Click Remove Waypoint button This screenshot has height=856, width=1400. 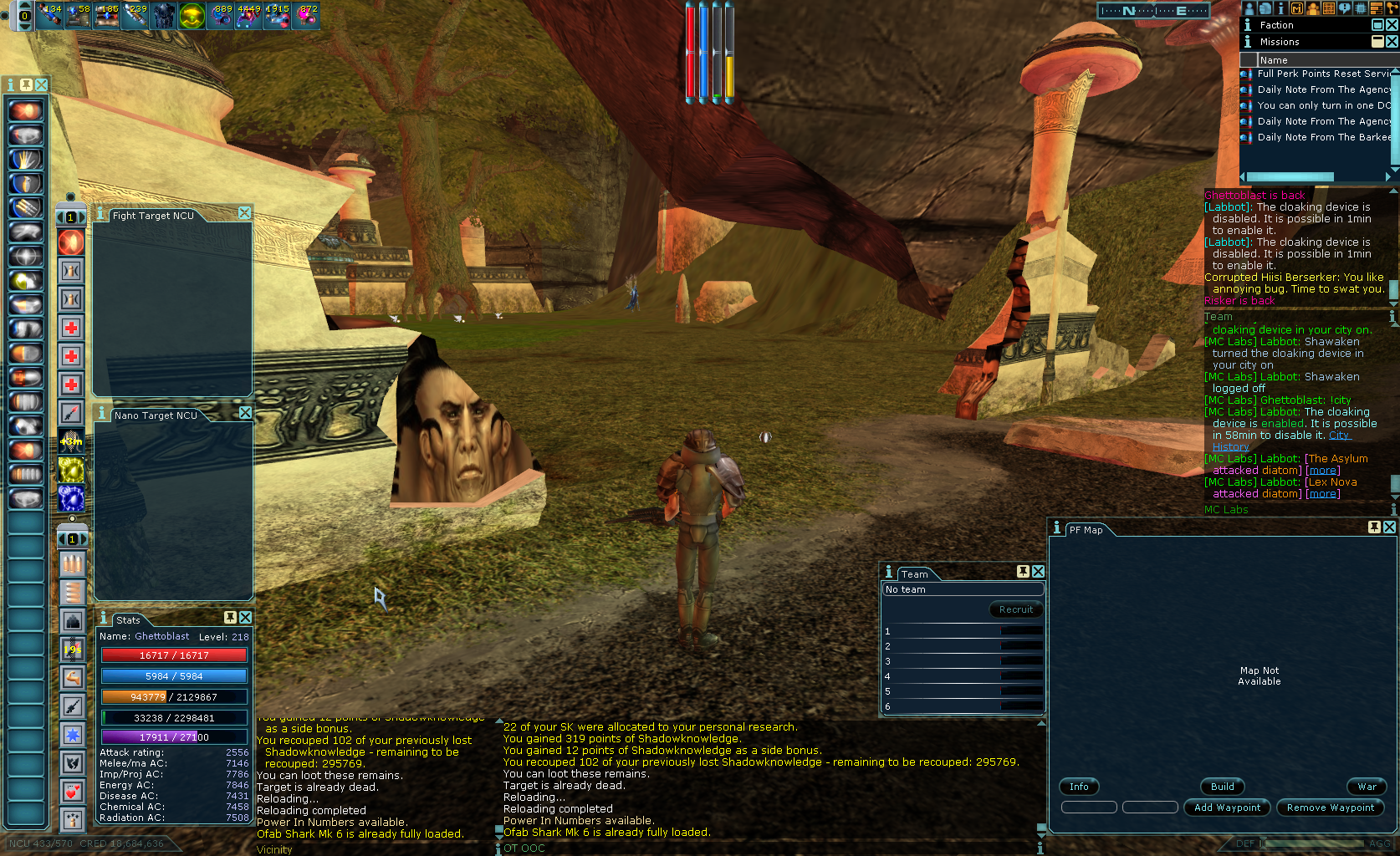tap(1330, 808)
